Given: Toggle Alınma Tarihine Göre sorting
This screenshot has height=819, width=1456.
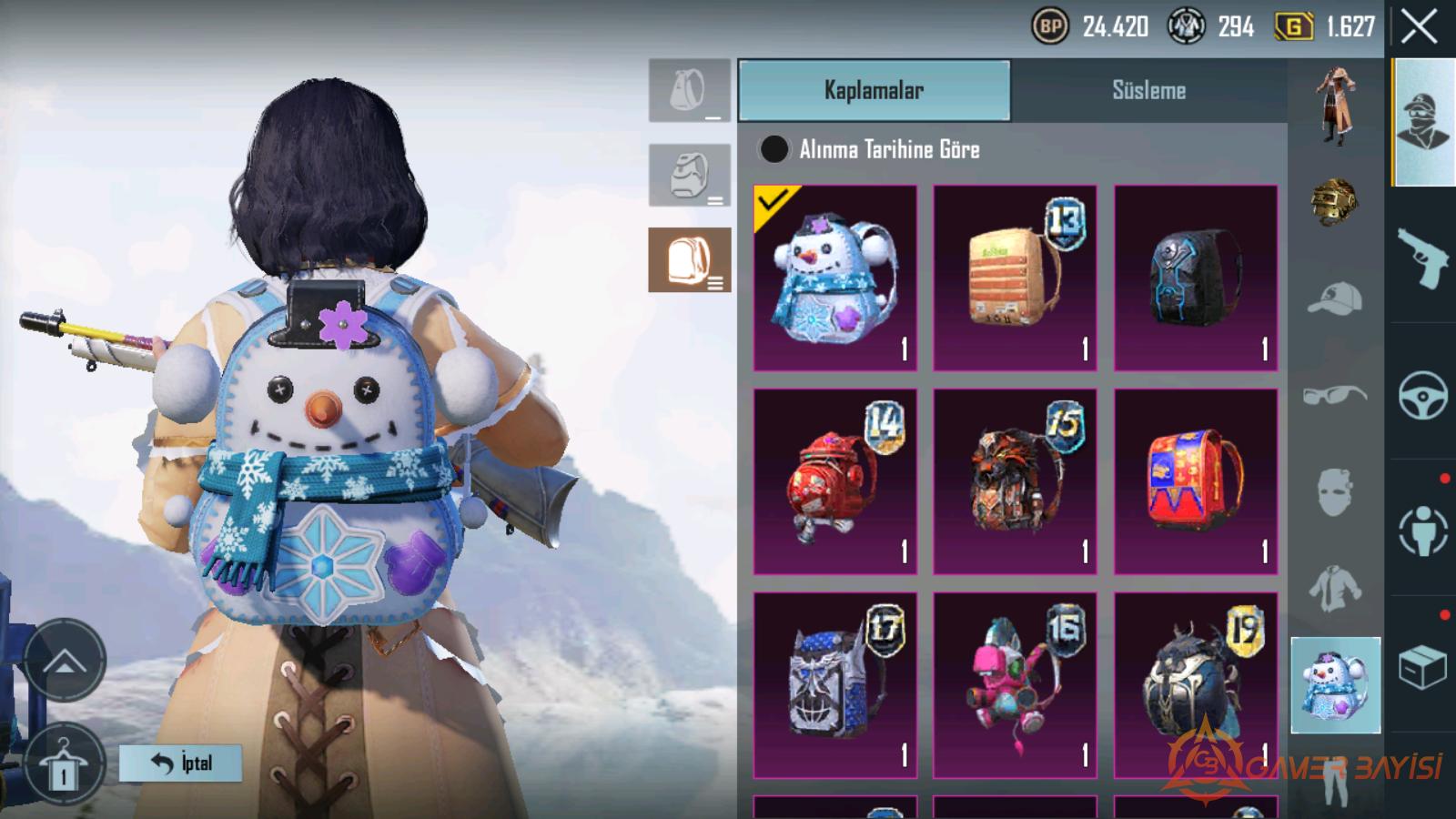Looking at the screenshot, I should 774,149.
